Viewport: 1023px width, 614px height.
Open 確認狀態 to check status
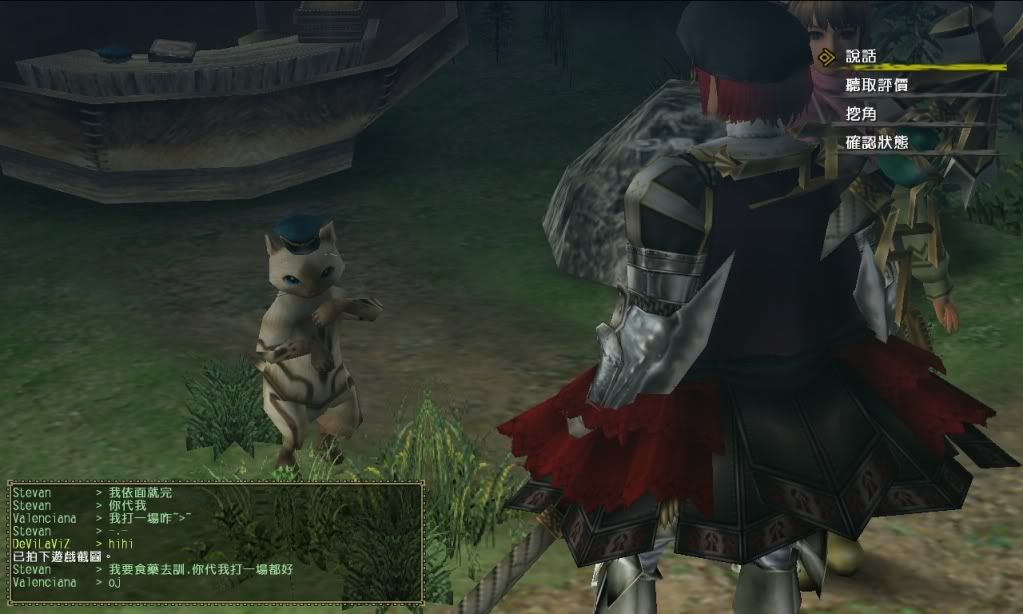[876, 142]
